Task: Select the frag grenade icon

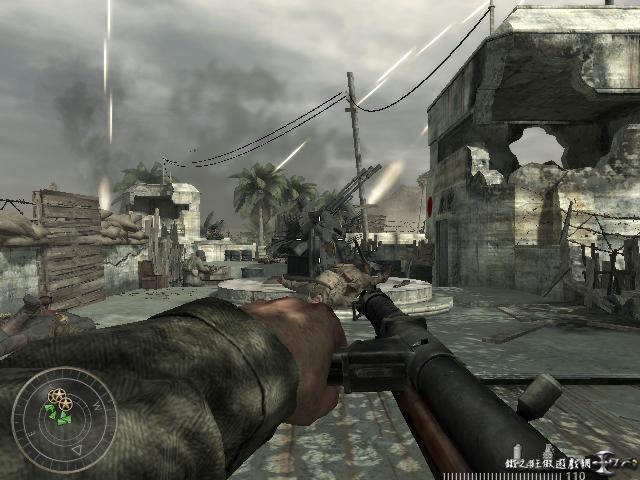Action: pos(548,452)
